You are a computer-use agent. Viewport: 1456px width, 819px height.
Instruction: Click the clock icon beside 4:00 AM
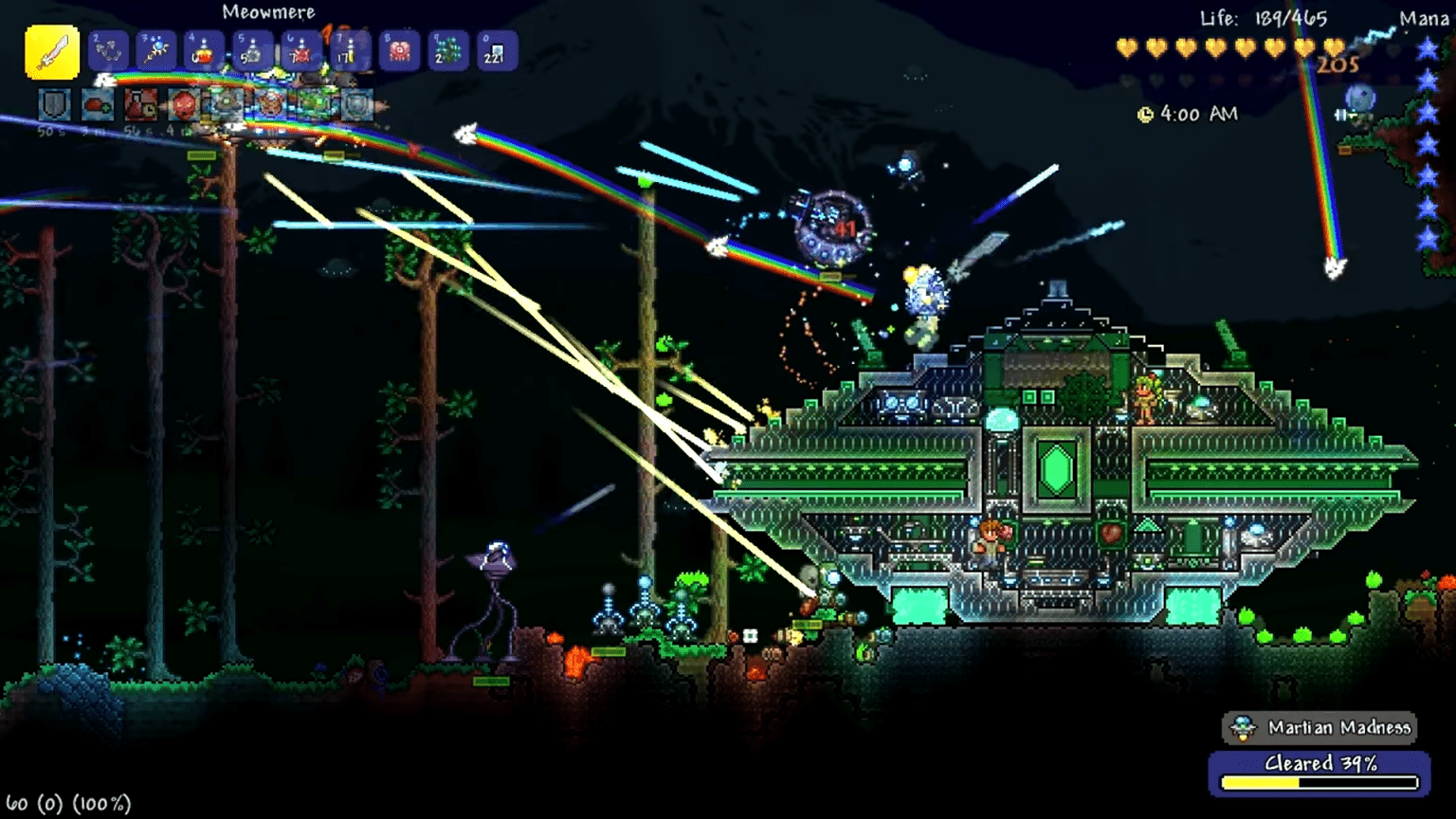click(1144, 113)
